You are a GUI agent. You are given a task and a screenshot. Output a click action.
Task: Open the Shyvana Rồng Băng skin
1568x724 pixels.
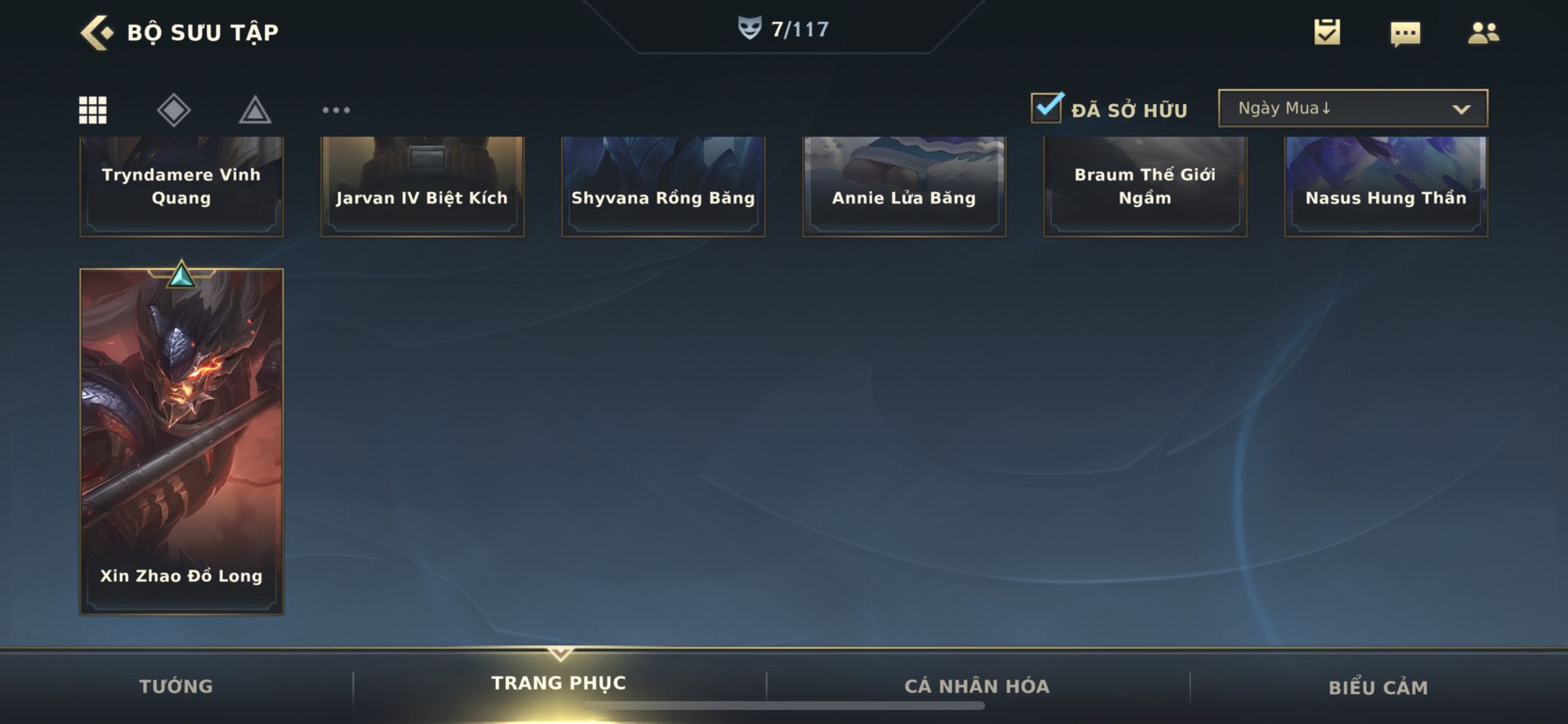663,186
